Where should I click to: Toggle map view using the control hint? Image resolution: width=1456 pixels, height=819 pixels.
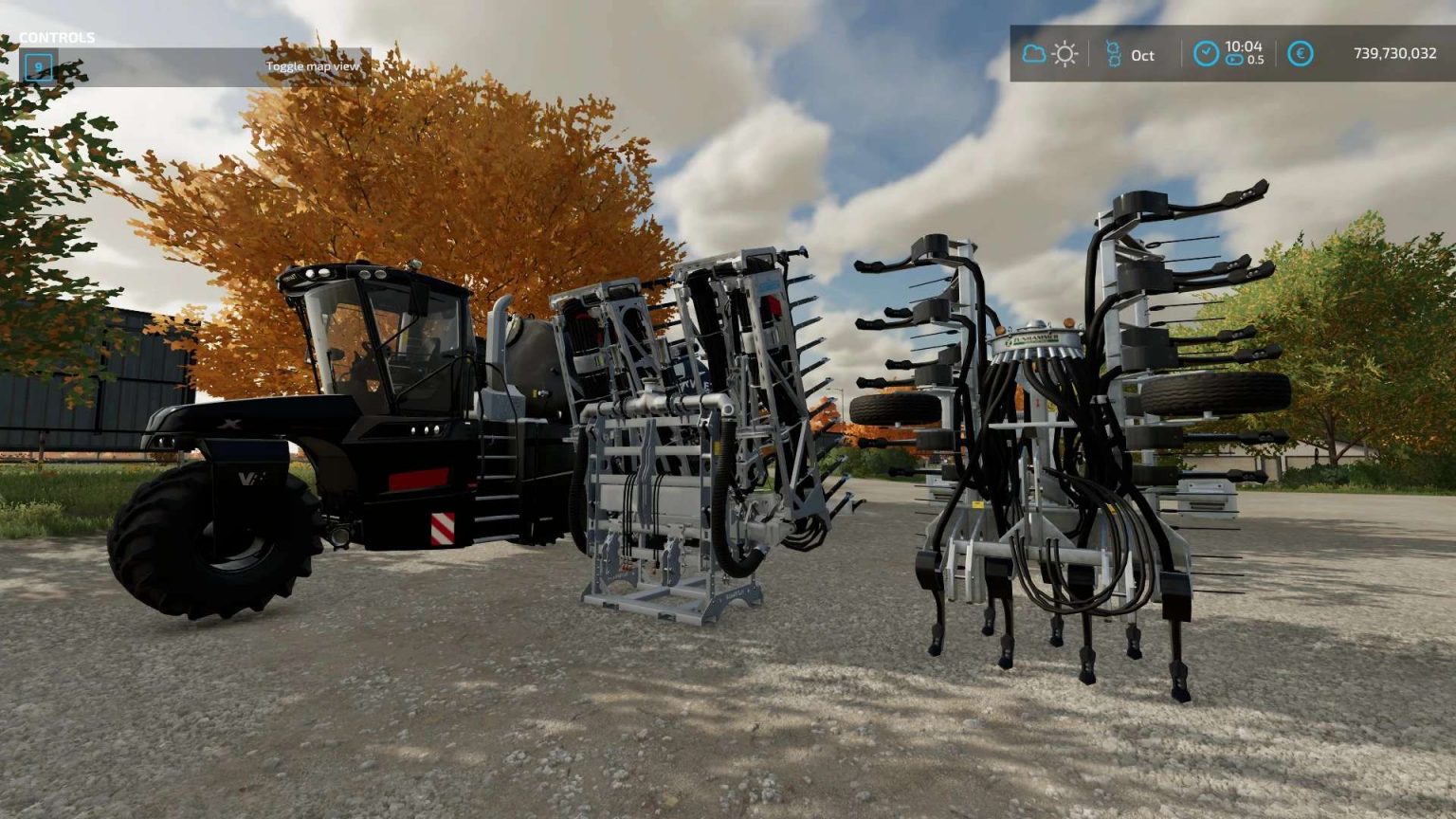coord(313,67)
